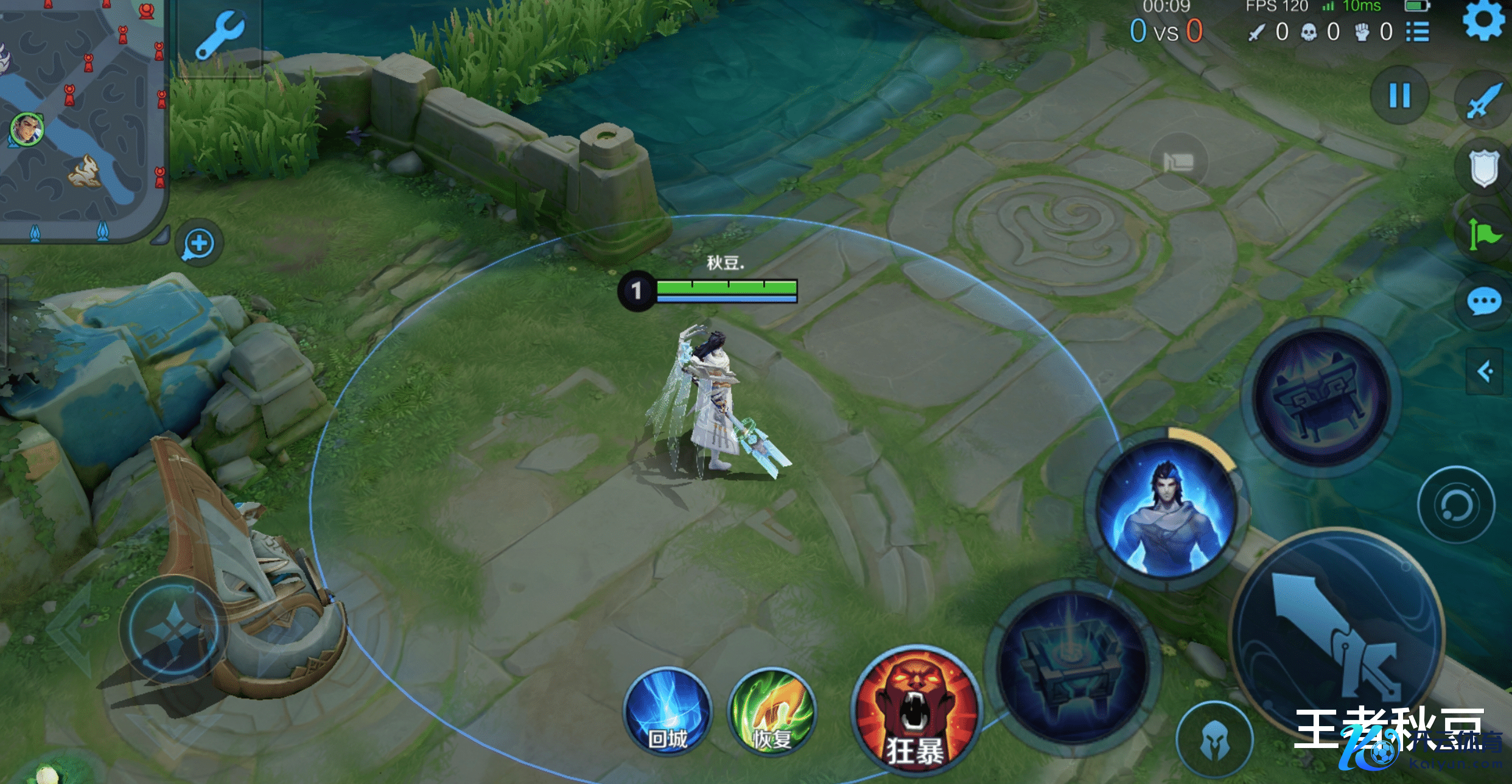Screen dimensions: 1512x784
Task: Pause the match with the pause button
Action: [x=1399, y=96]
